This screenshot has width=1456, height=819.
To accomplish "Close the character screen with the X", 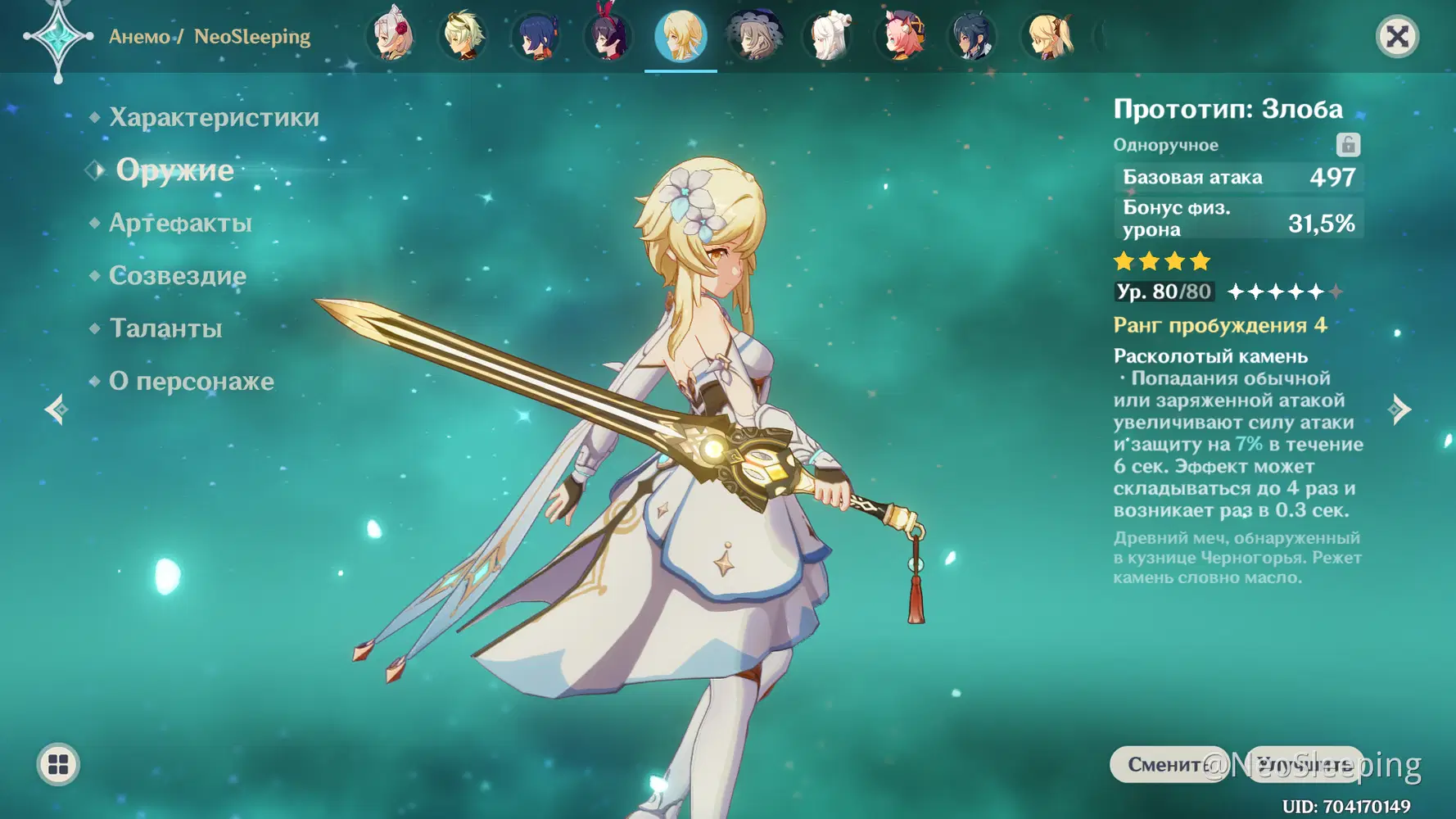I will pyautogui.click(x=1397, y=37).
